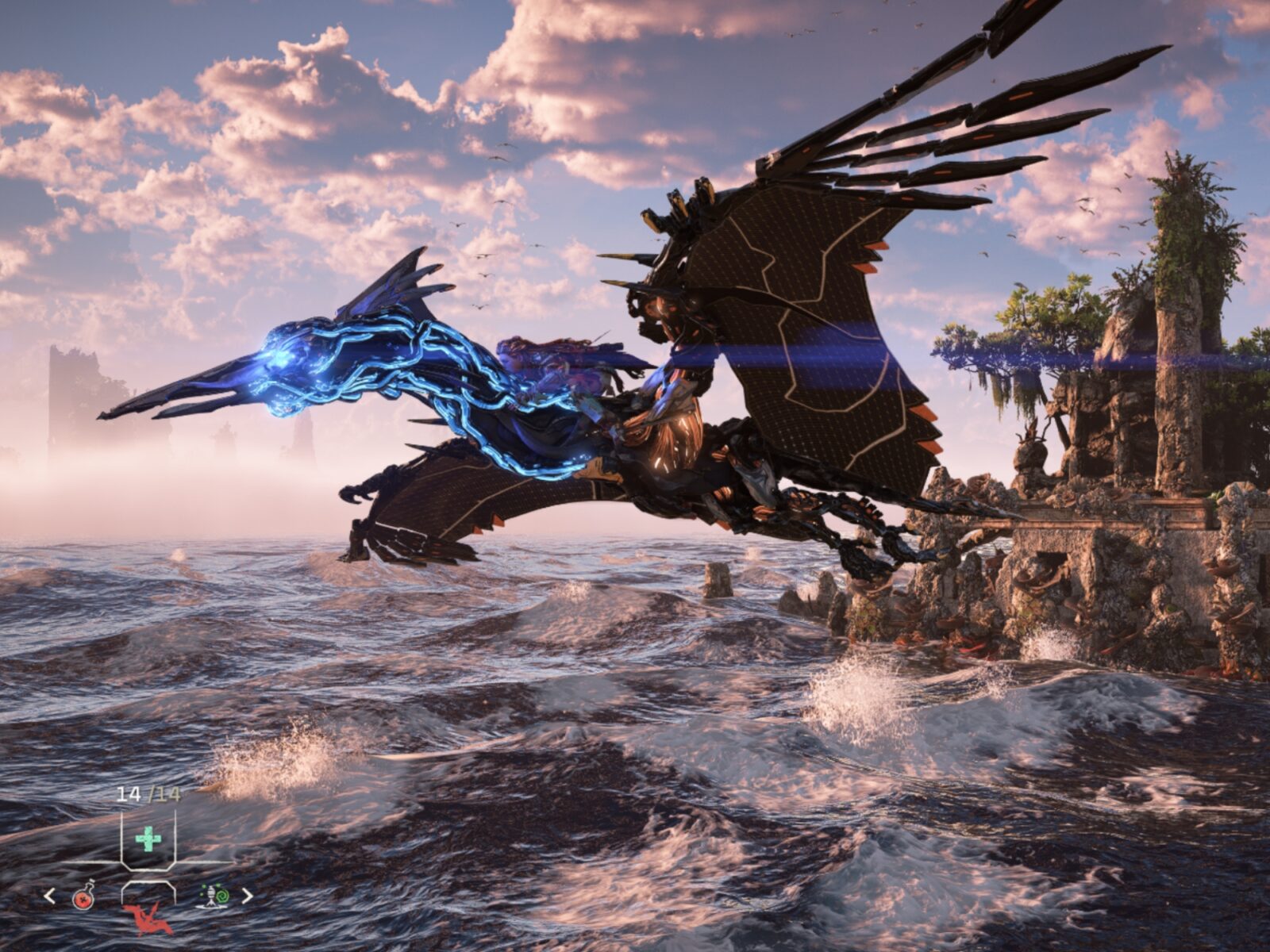Click the current health value 14
The image size is (1270, 952).
click(x=129, y=793)
